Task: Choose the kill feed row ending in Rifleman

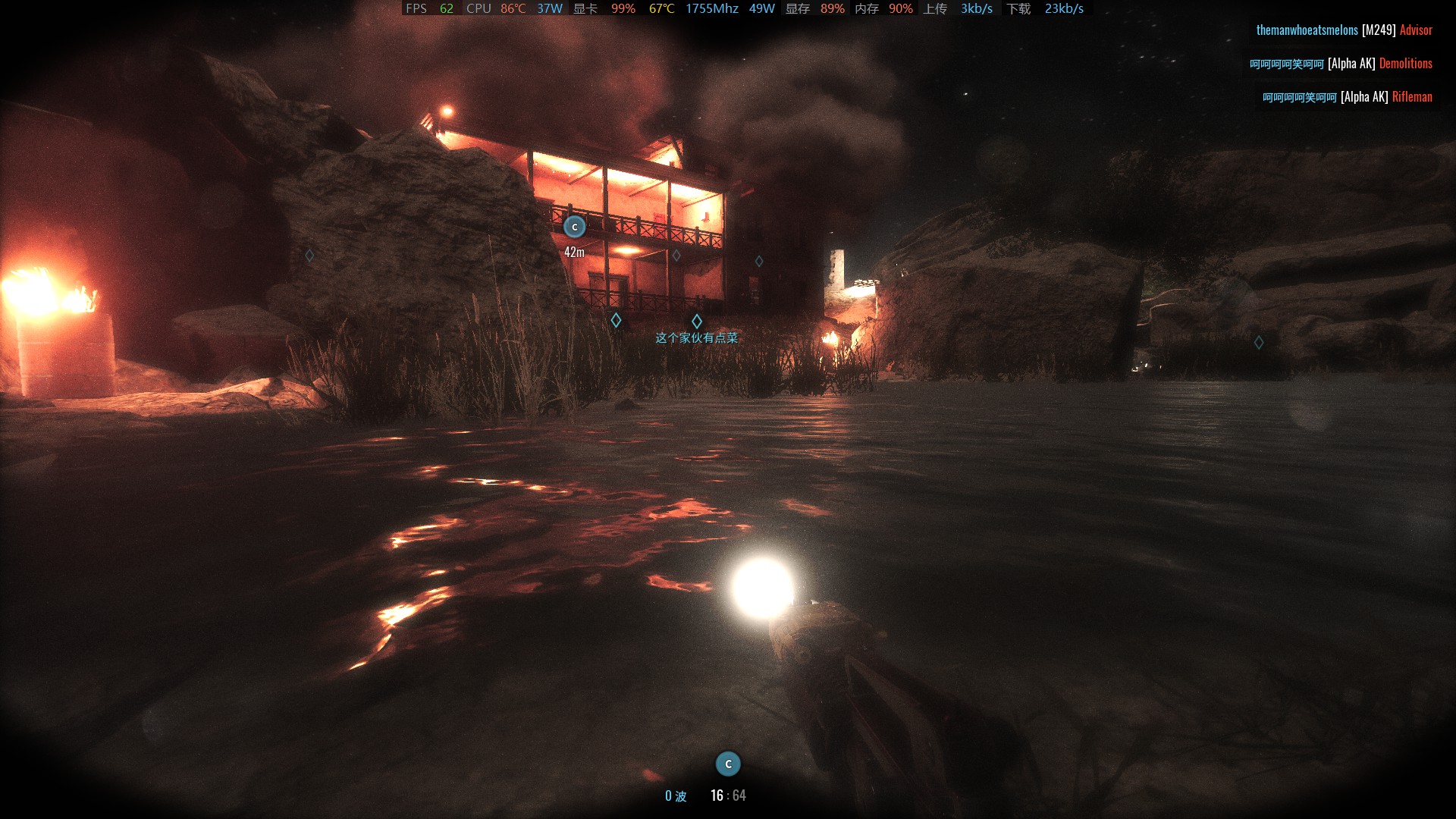Action: pyautogui.click(x=1347, y=97)
